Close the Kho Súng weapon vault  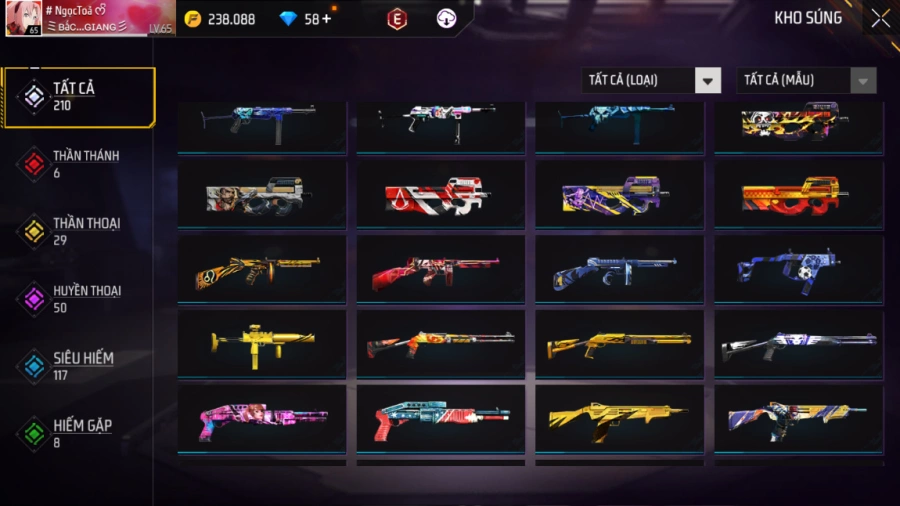pyautogui.click(x=880, y=18)
